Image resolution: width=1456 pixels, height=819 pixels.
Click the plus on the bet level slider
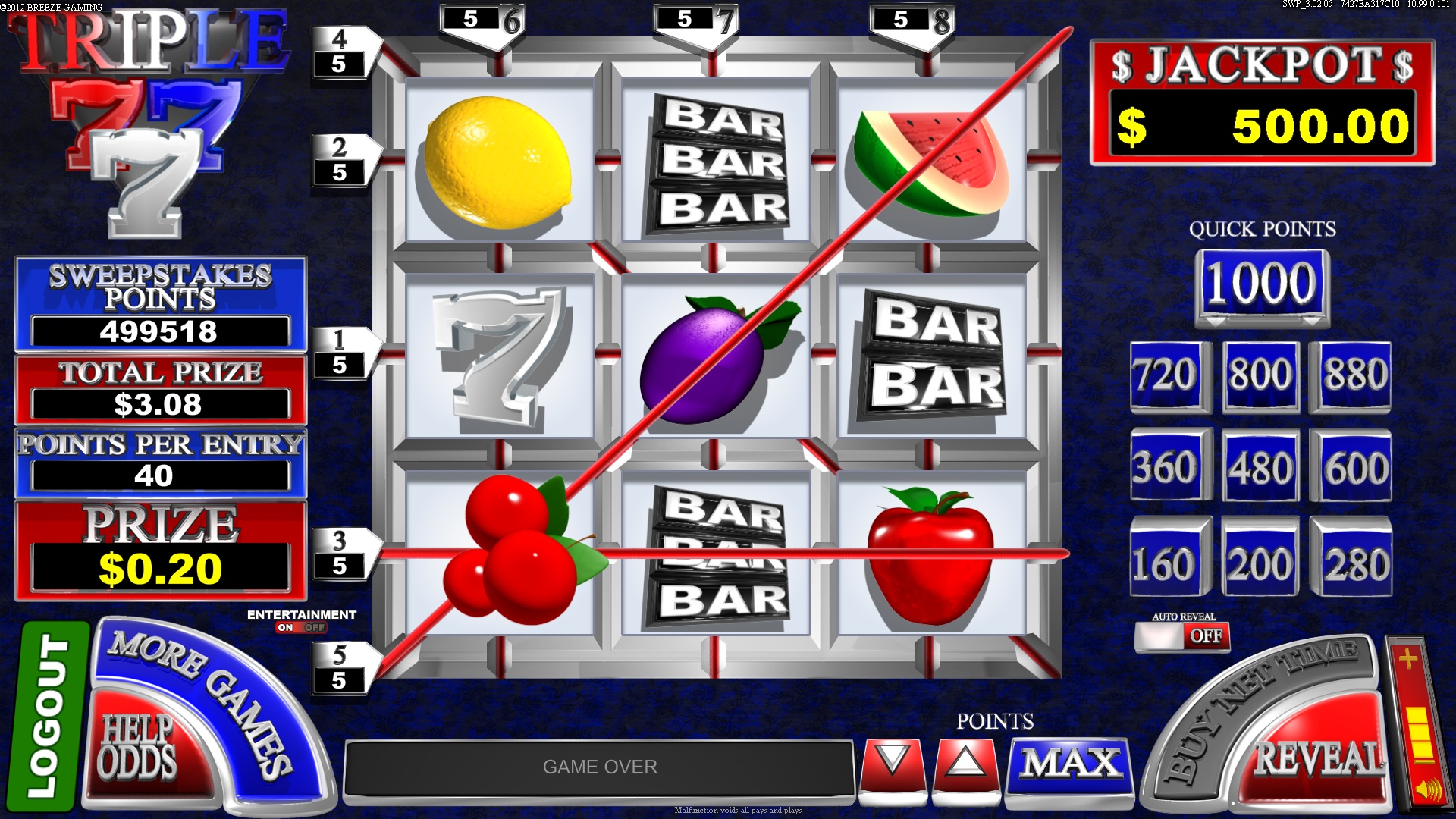1408,658
